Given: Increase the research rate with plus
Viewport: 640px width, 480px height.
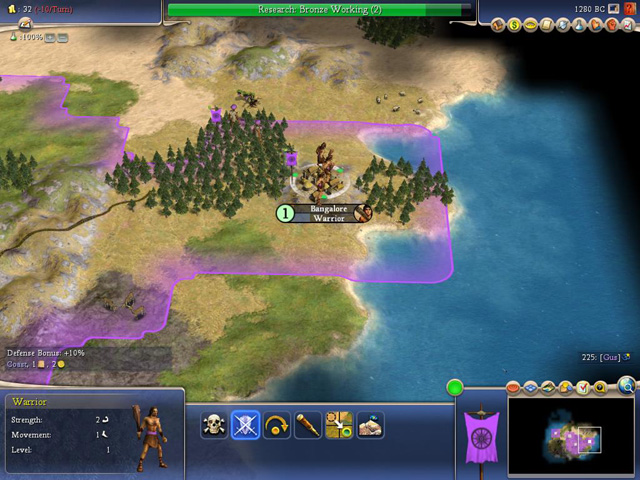Looking at the screenshot, I should pos(48,37).
